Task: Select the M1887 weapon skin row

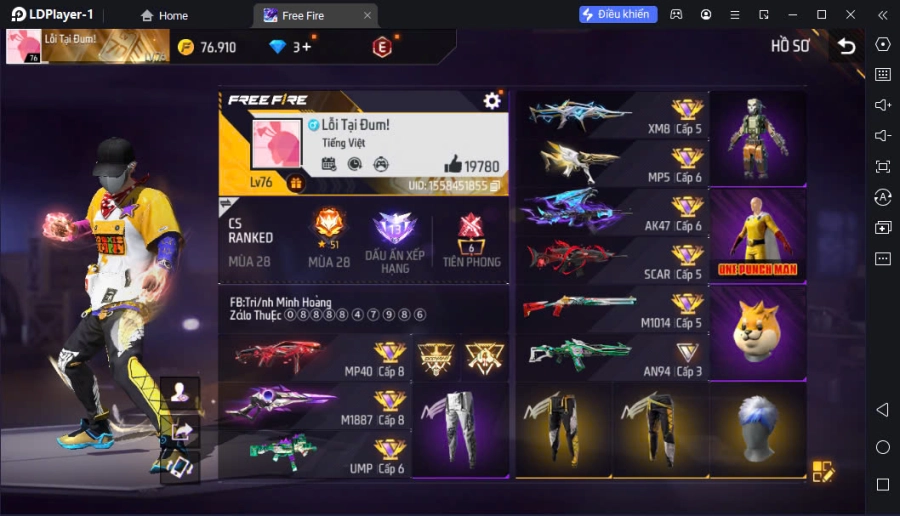Action: click(x=314, y=406)
